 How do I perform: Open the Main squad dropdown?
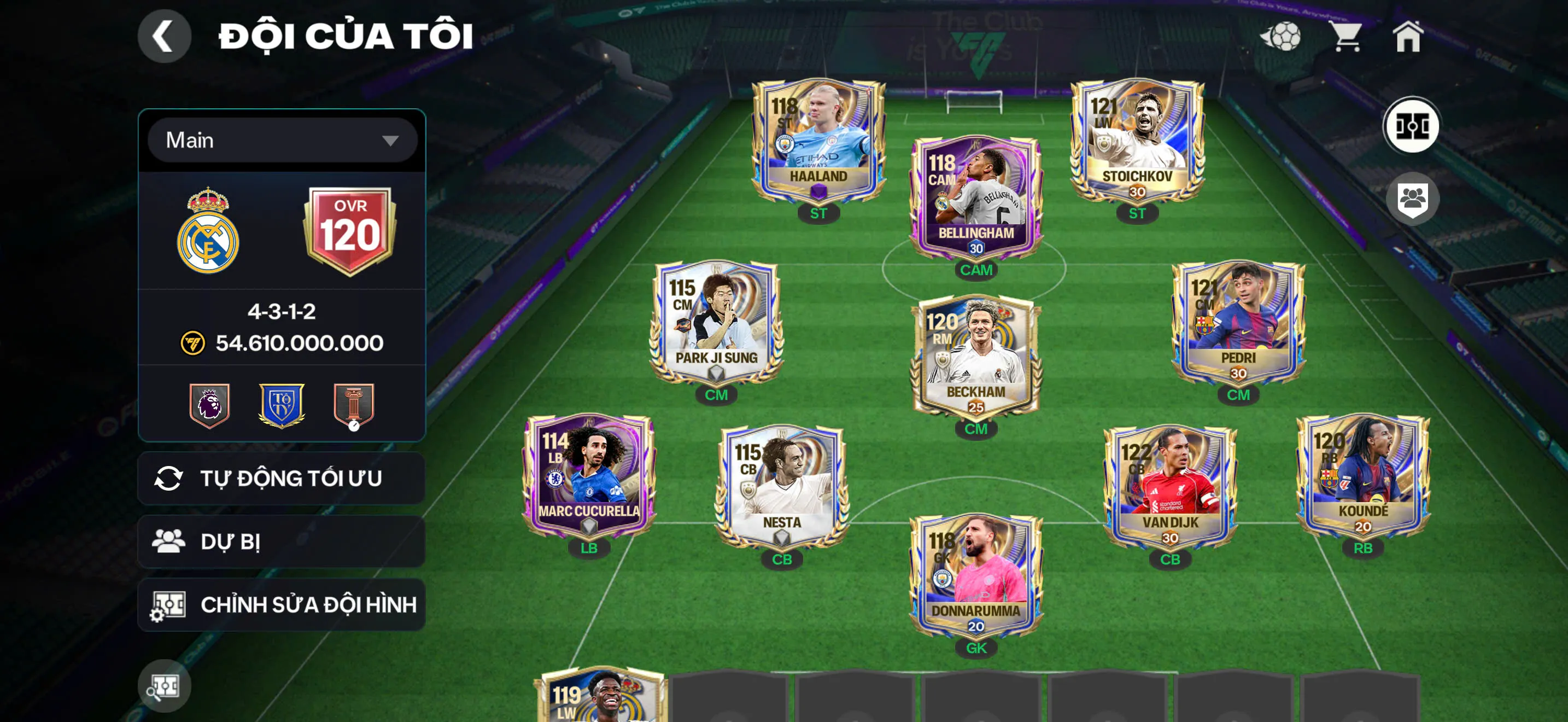(282, 140)
